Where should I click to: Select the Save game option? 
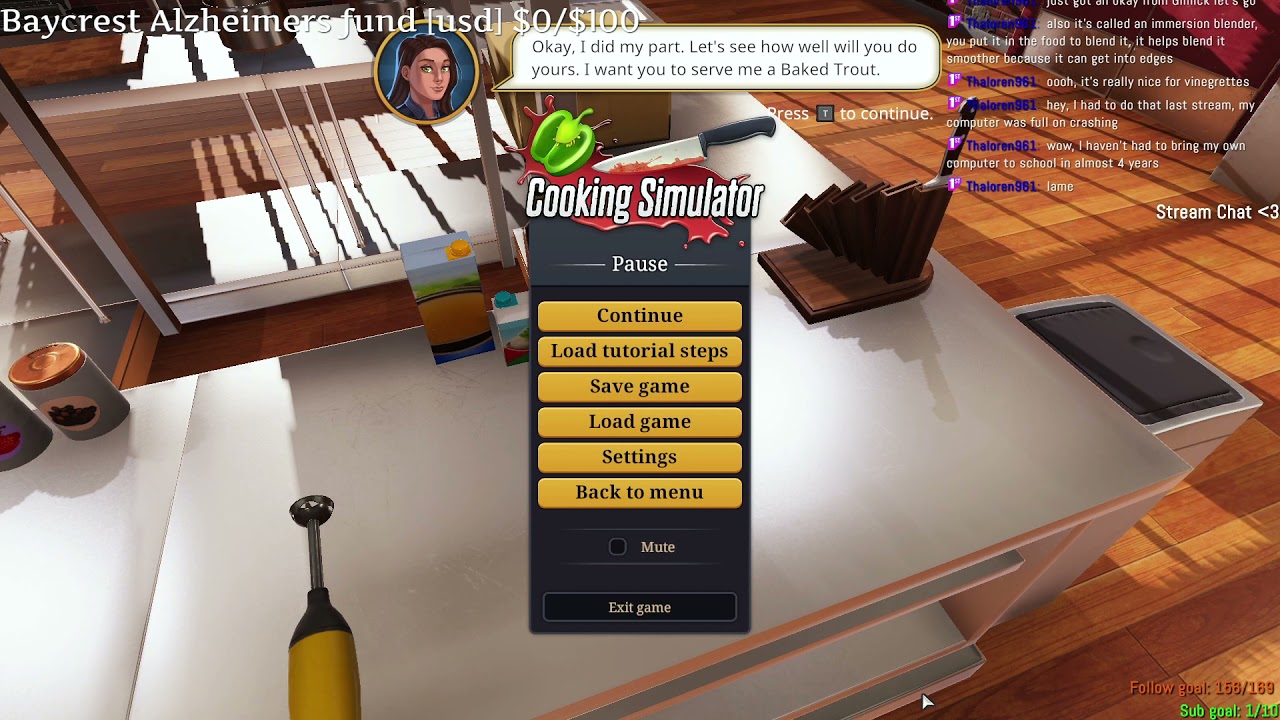(x=639, y=386)
